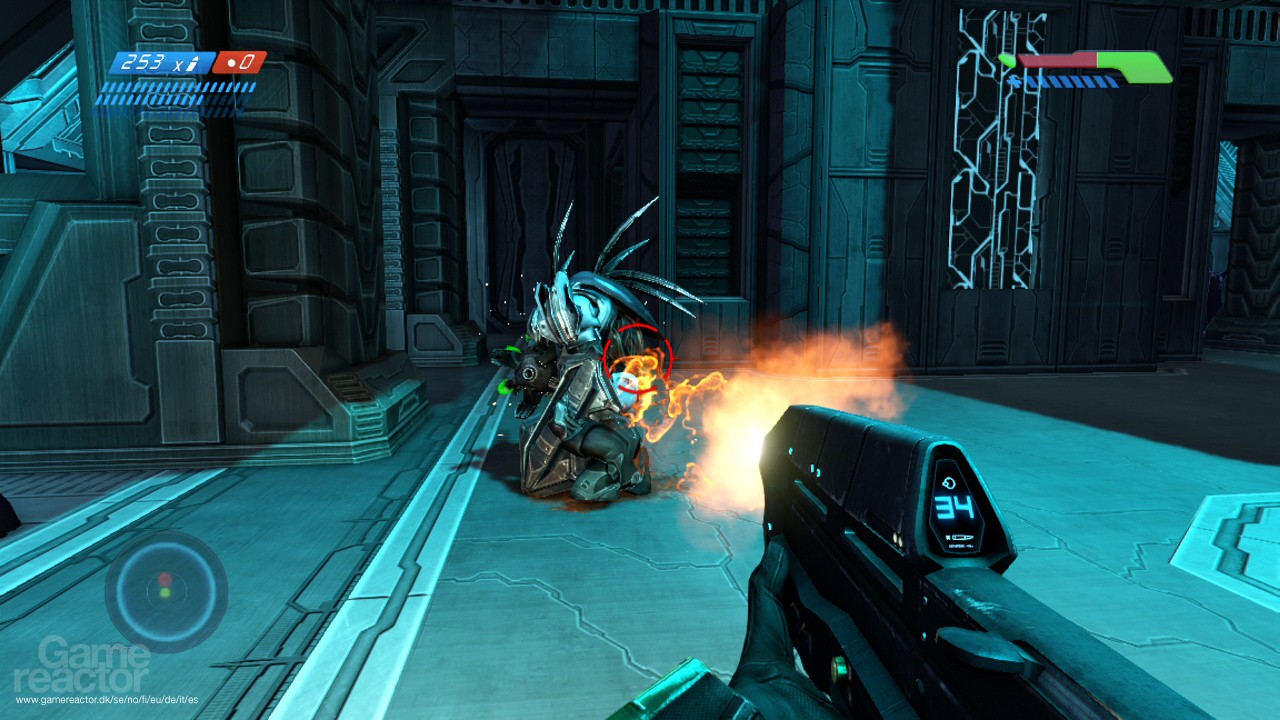
Task: Click the plasma grenade indicator showing 0
Action: (x=244, y=62)
